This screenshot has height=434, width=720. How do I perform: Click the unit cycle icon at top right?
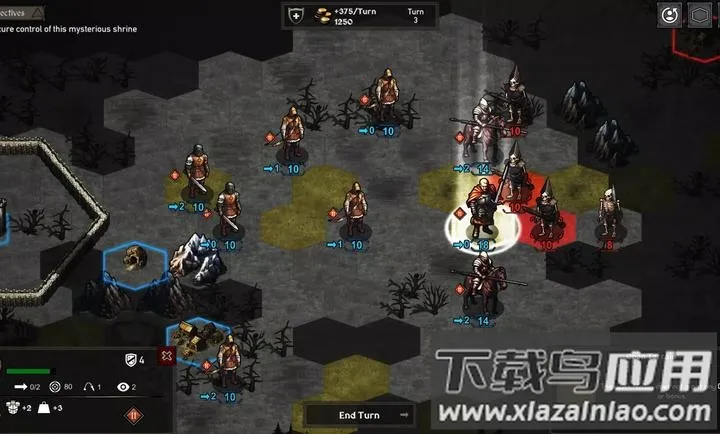[x=668, y=14]
